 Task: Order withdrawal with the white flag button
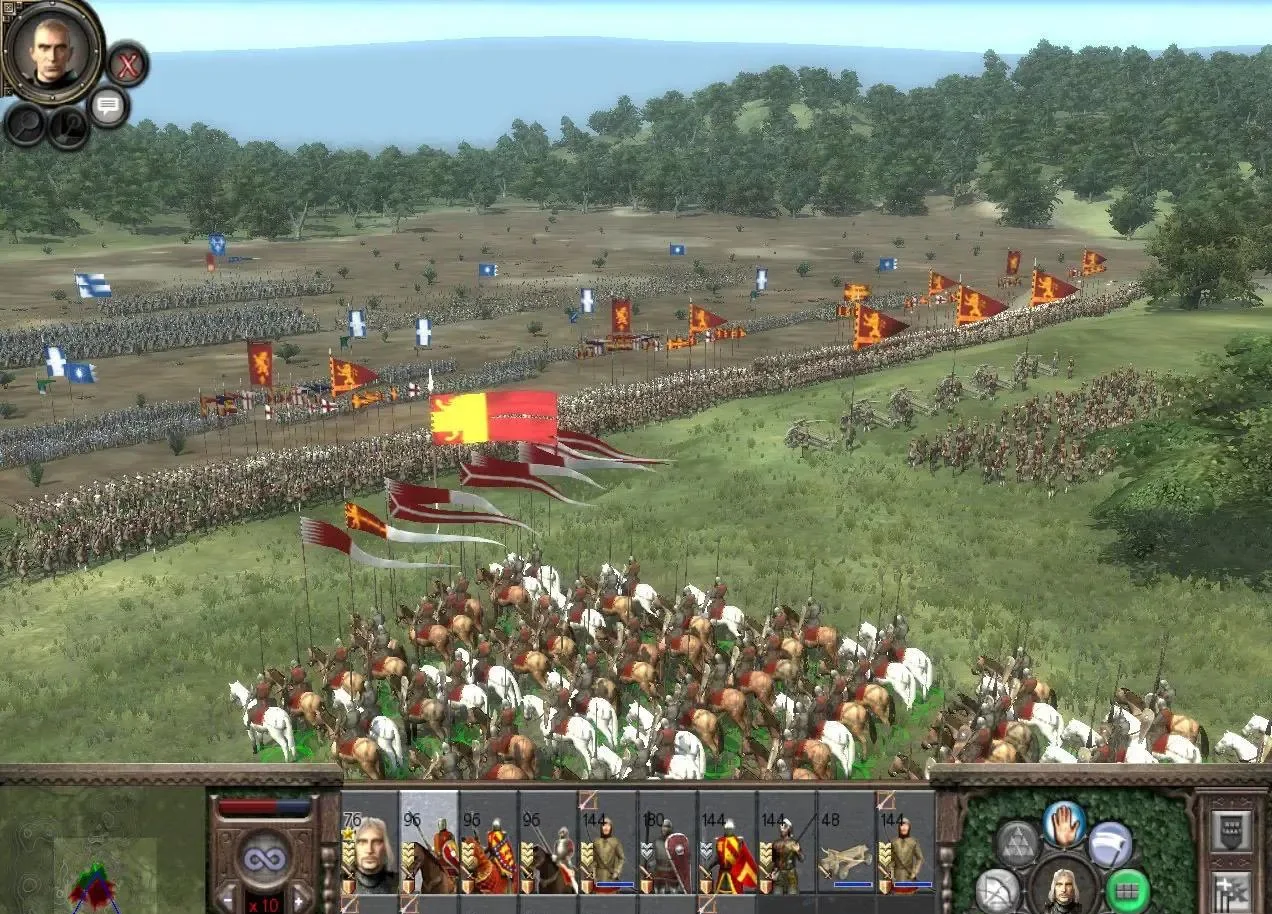click(1109, 843)
